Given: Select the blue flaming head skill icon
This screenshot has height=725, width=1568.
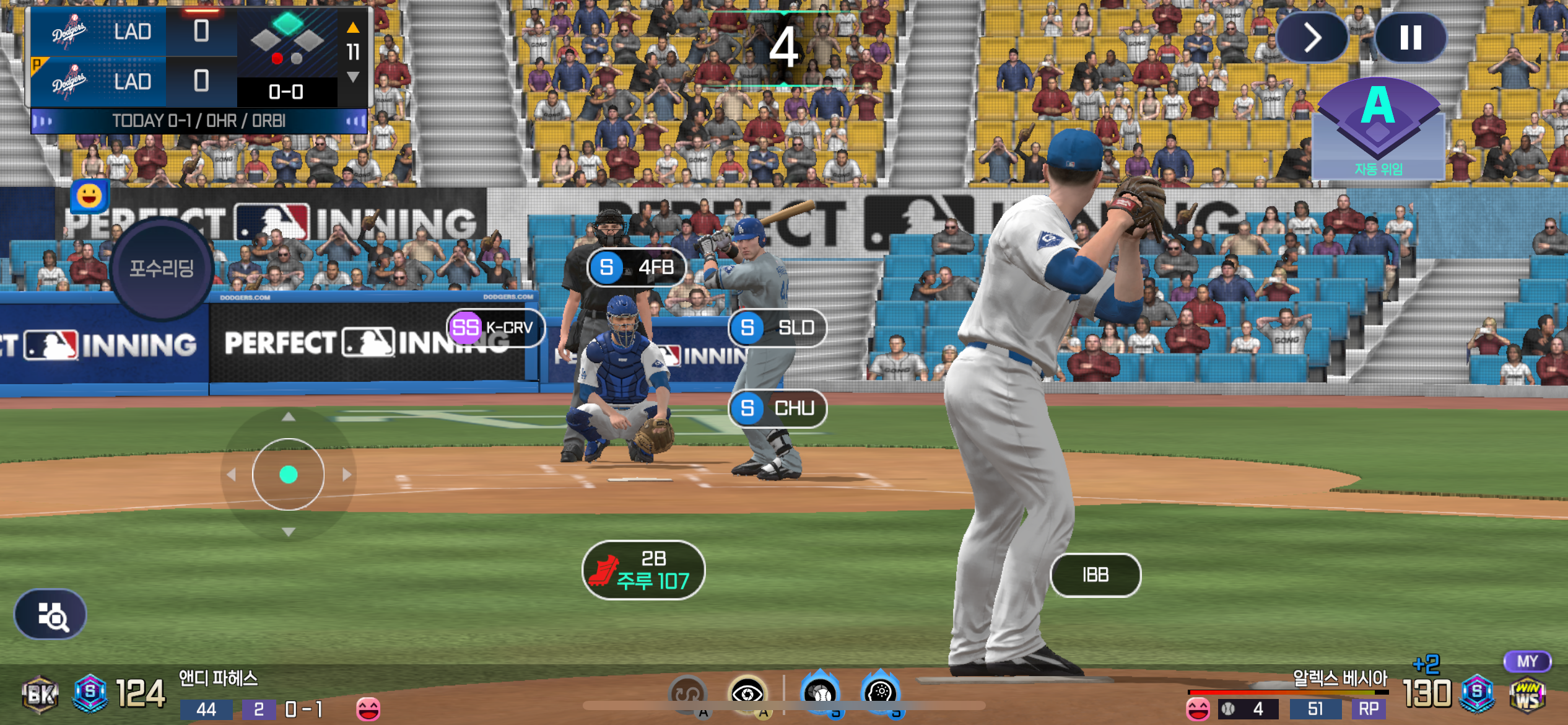Looking at the screenshot, I should [x=880, y=693].
